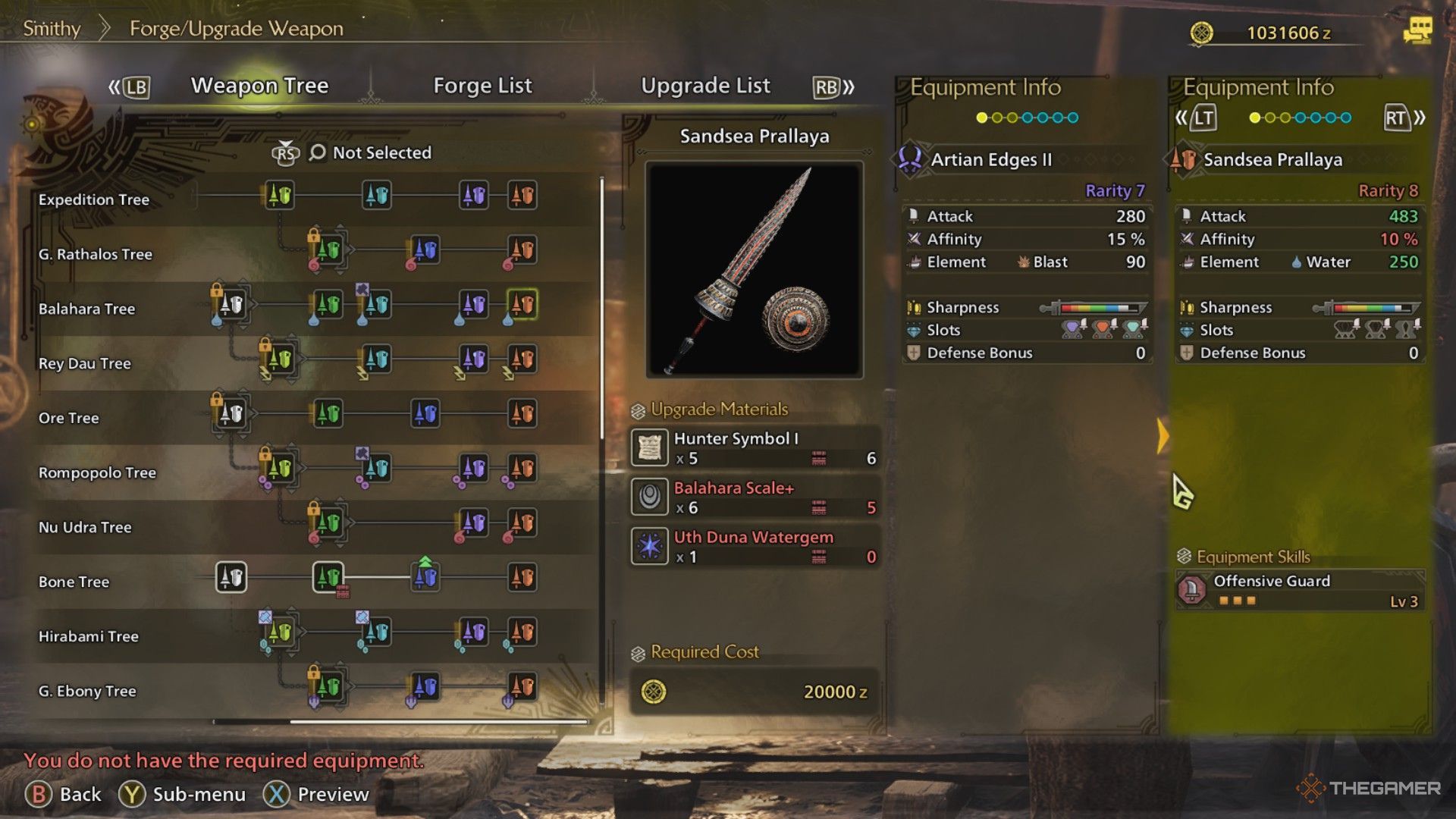Switch to the Weapon Tree tab
This screenshot has height=819, width=1456.
[x=259, y=86]
